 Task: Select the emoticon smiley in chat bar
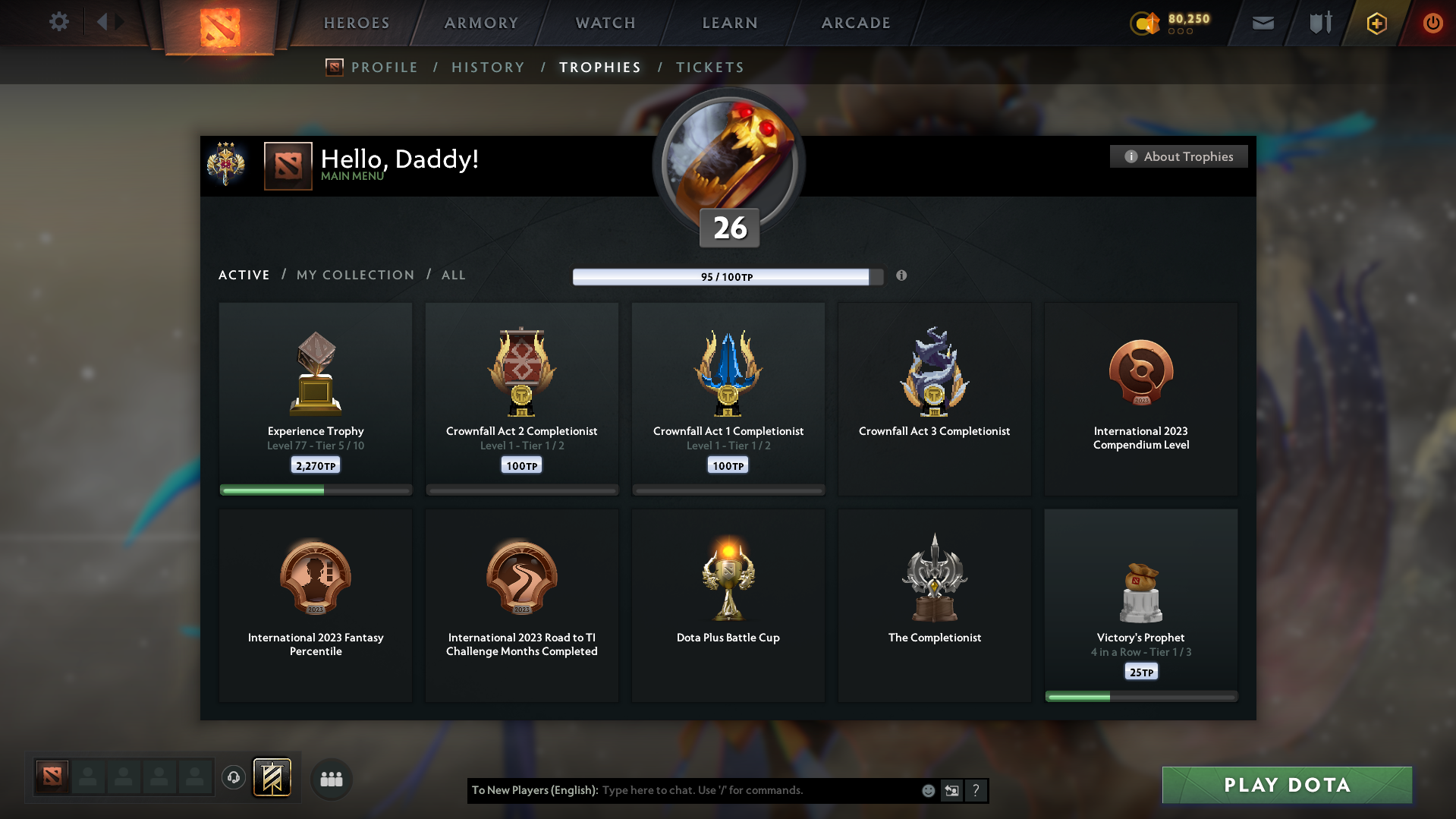[928, 790]
